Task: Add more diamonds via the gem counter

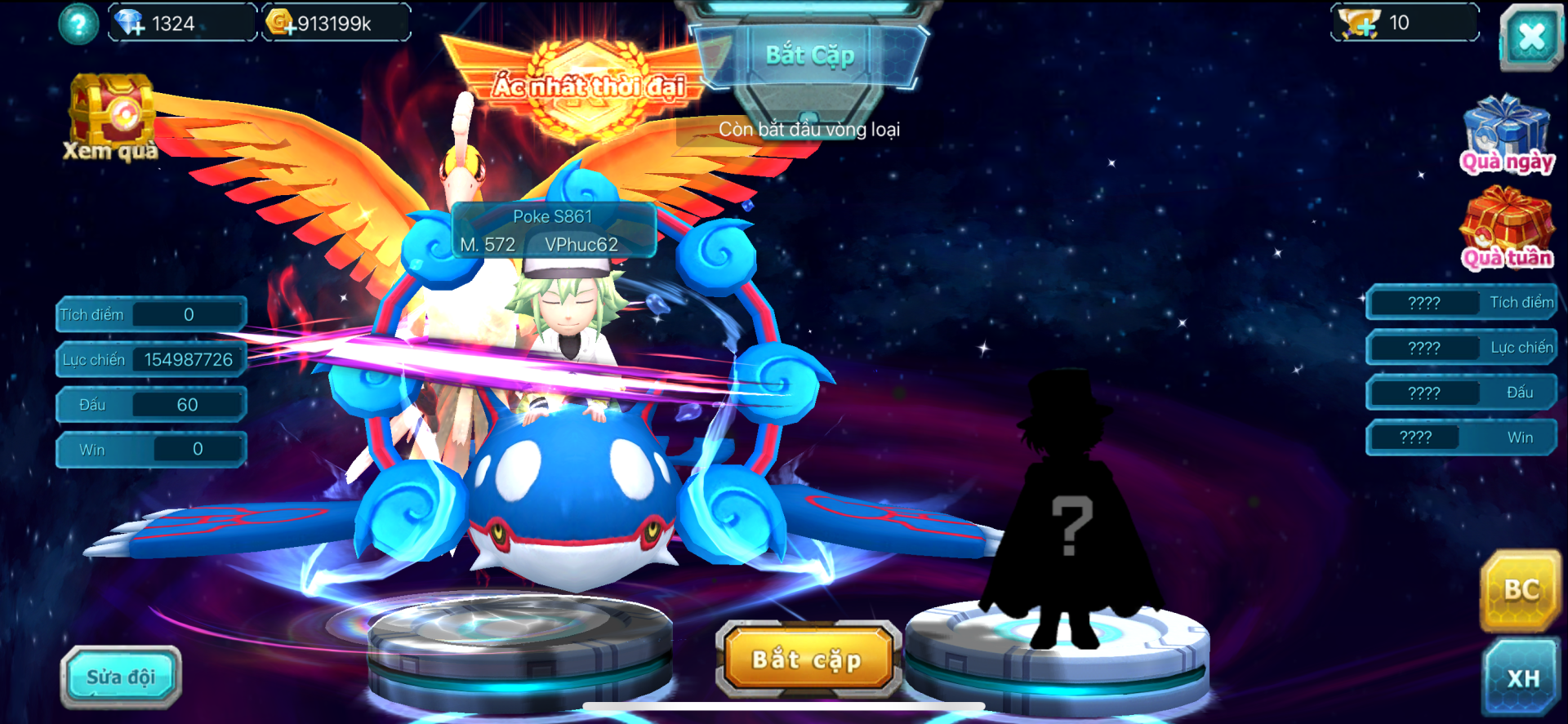Action: tap(131, 24)
